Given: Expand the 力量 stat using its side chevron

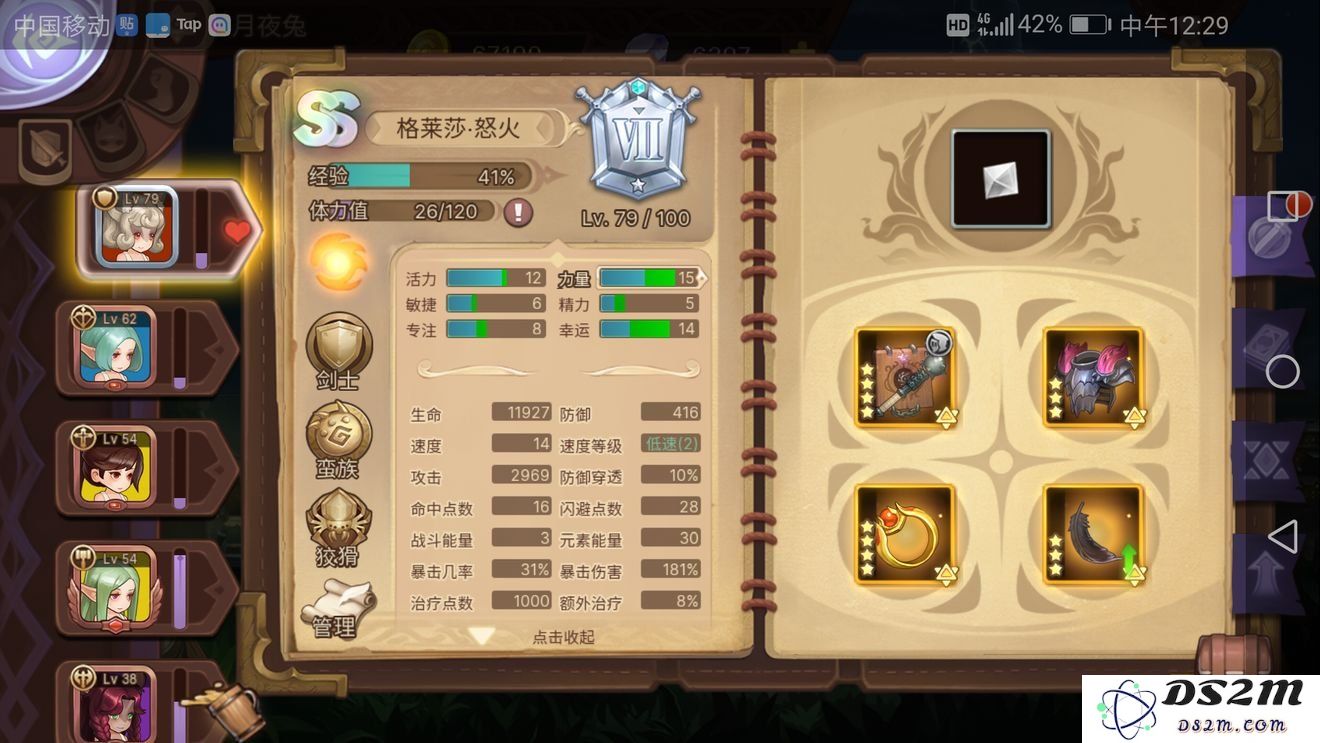Looking at the screenshot, I should (703, 278).
